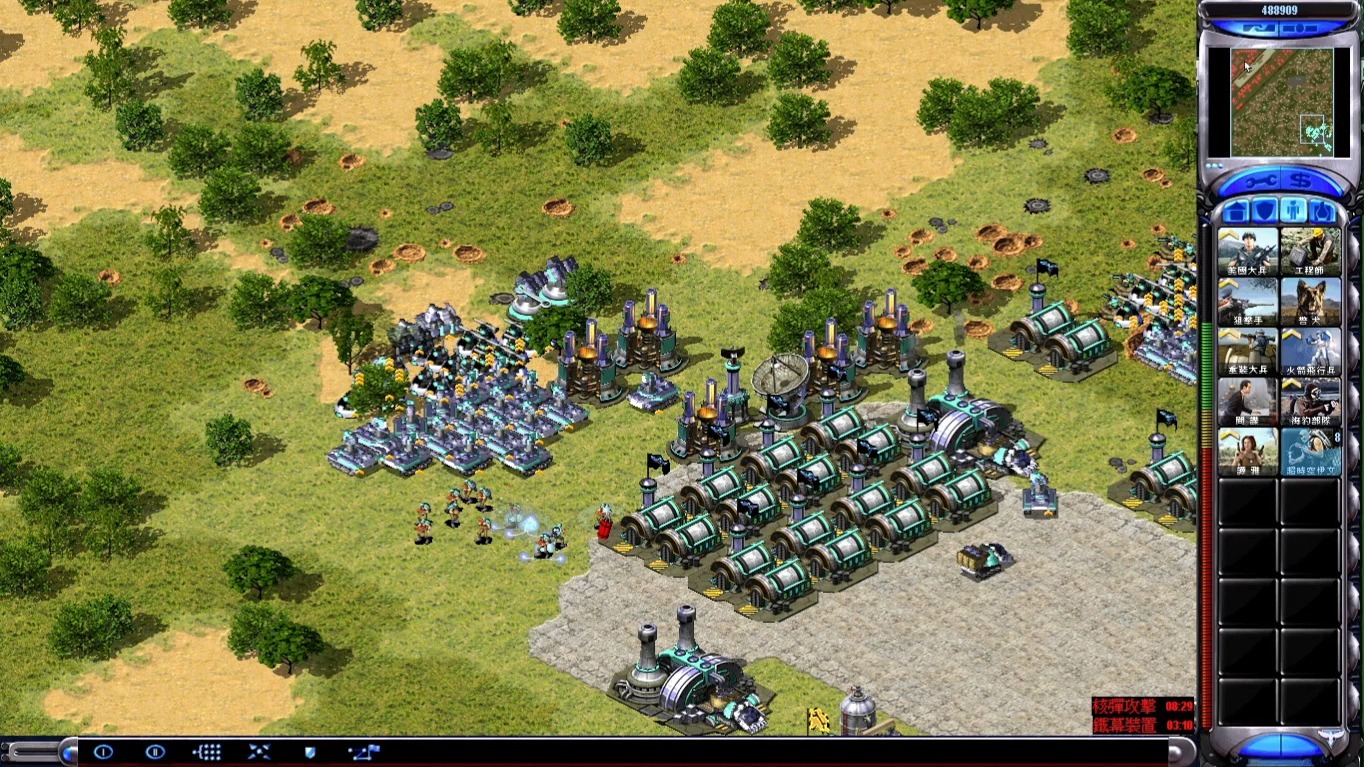Train a Navy SEAL (海豹部隊)

(x=1310, y=401)
